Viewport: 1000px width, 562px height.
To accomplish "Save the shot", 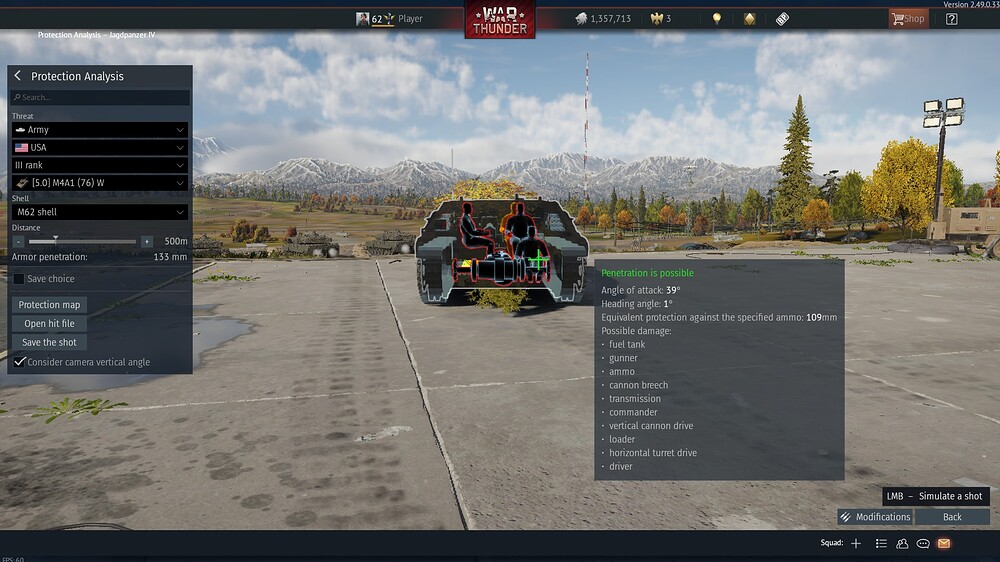I will point(49,343).
